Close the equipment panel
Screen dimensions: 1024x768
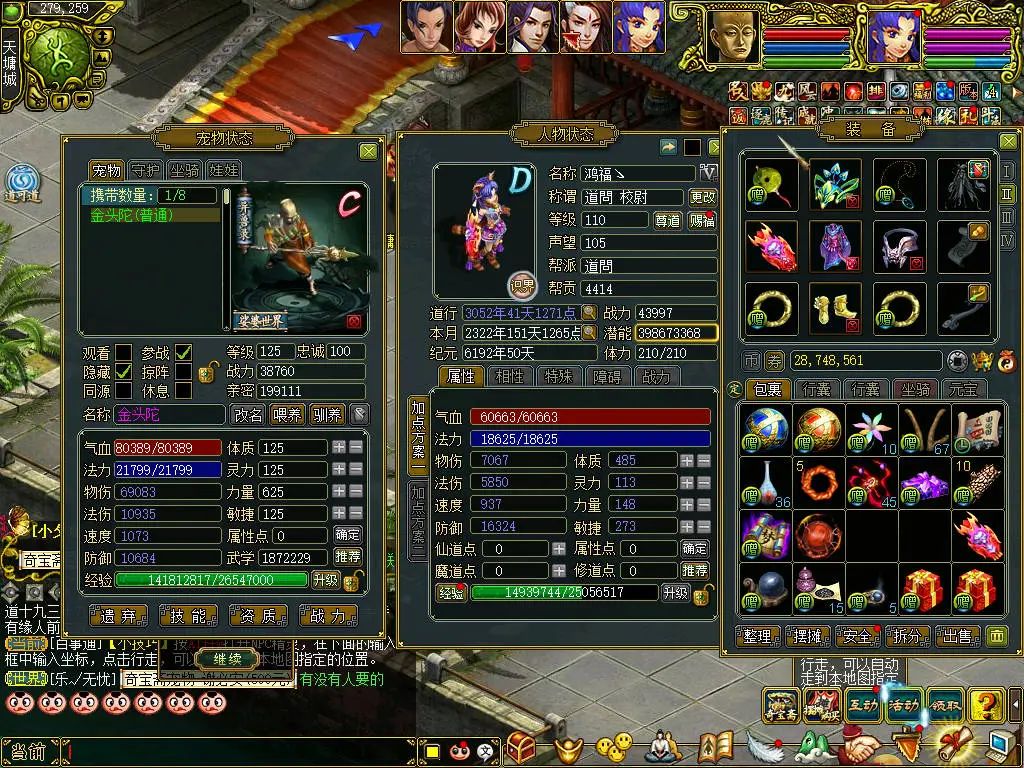(x=1007, y=142)
